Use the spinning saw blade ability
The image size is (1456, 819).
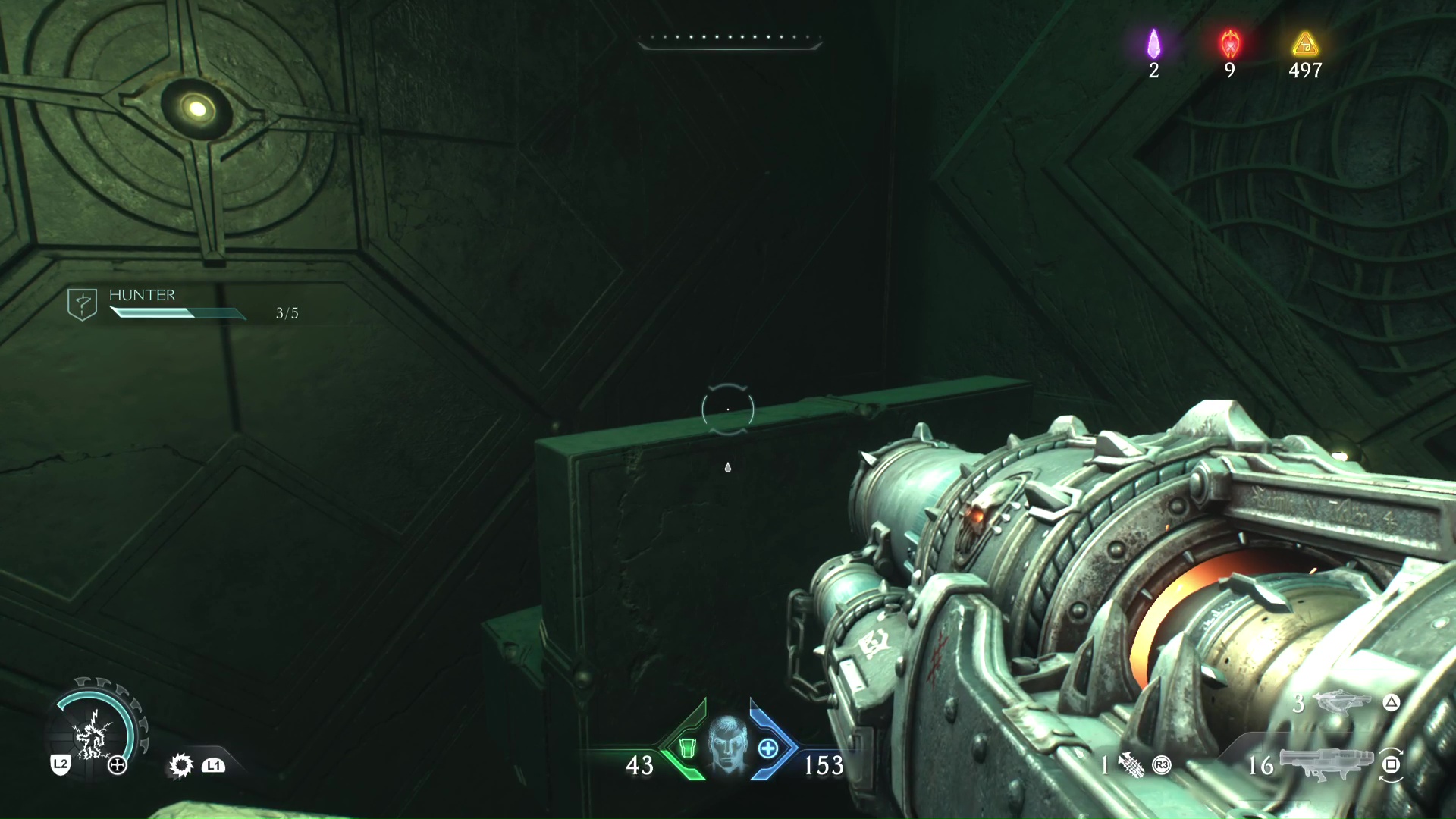click(x=180, y=765)
